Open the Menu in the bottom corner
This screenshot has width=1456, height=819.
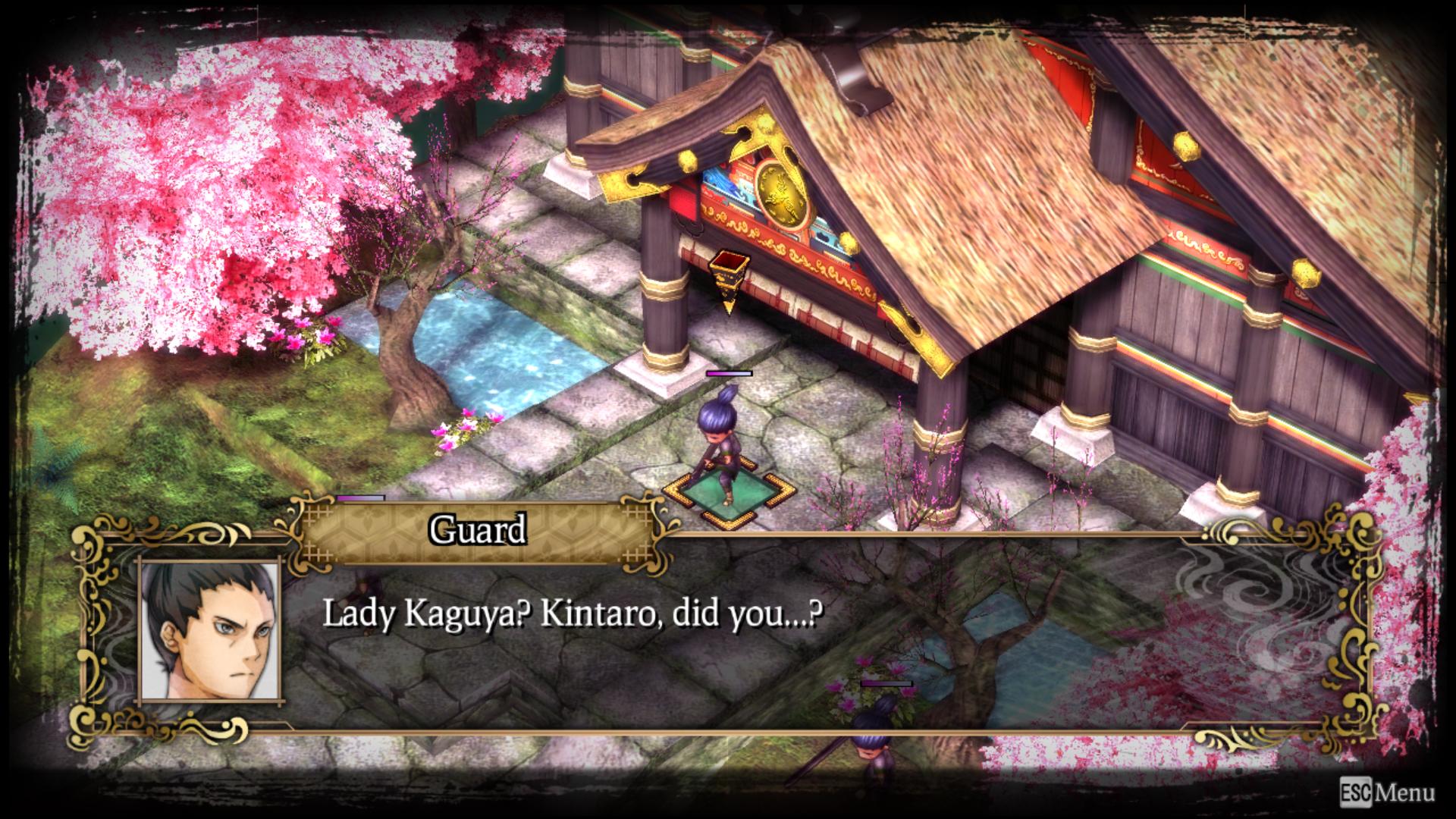pyautogui.click(x=1387, y=792)
